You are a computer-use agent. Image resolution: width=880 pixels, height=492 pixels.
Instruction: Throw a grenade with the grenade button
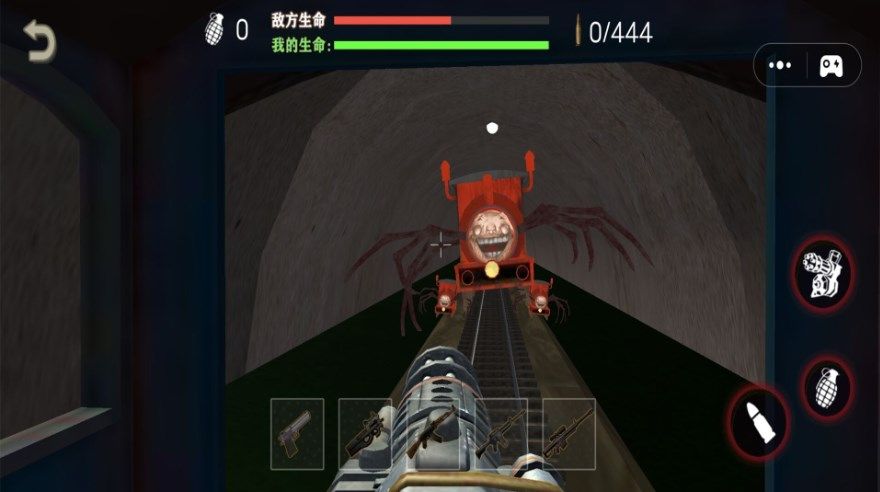point(827,388)
